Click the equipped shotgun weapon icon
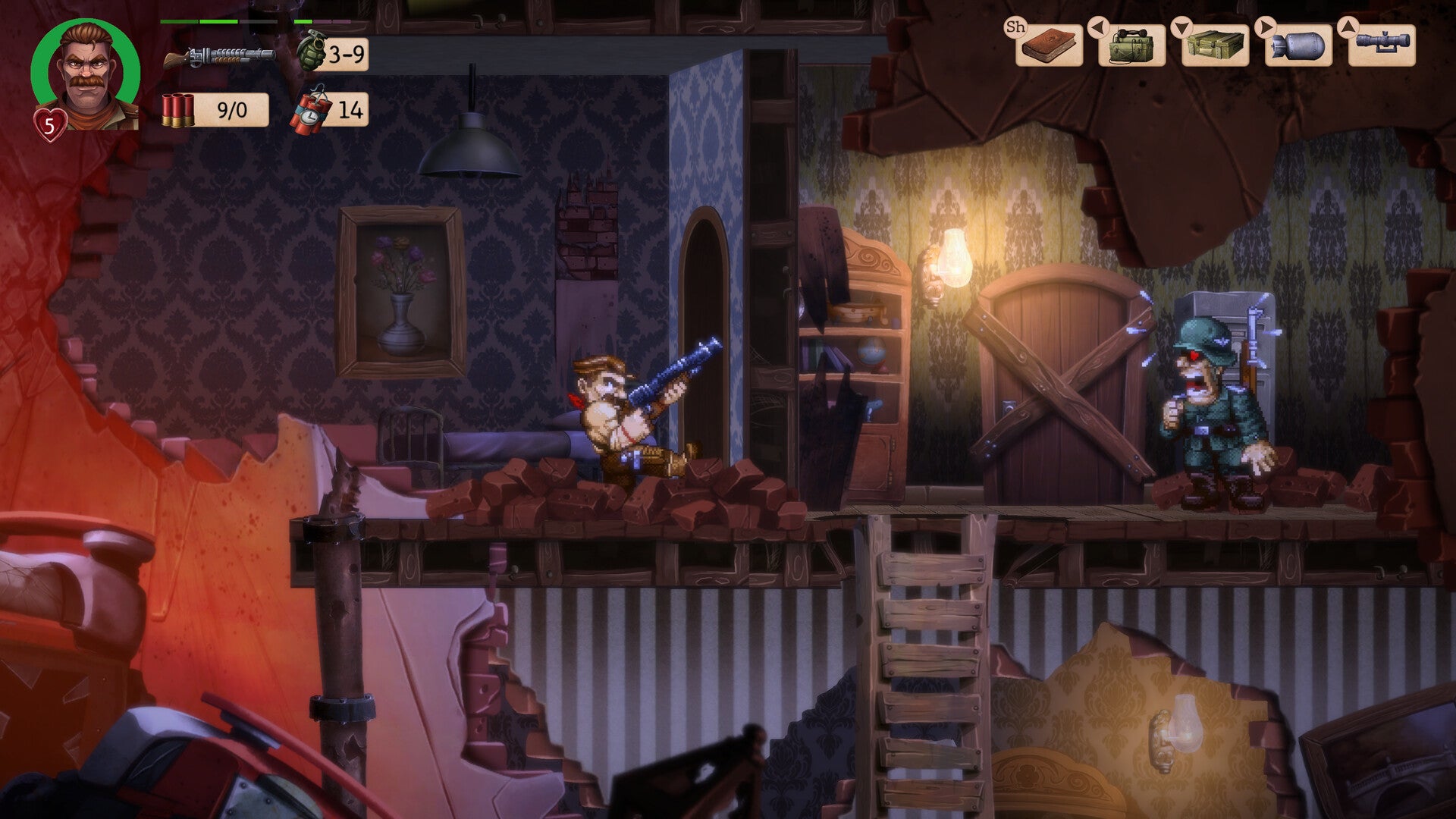This screenshot has width=1456, height=819. click(219, 56)
